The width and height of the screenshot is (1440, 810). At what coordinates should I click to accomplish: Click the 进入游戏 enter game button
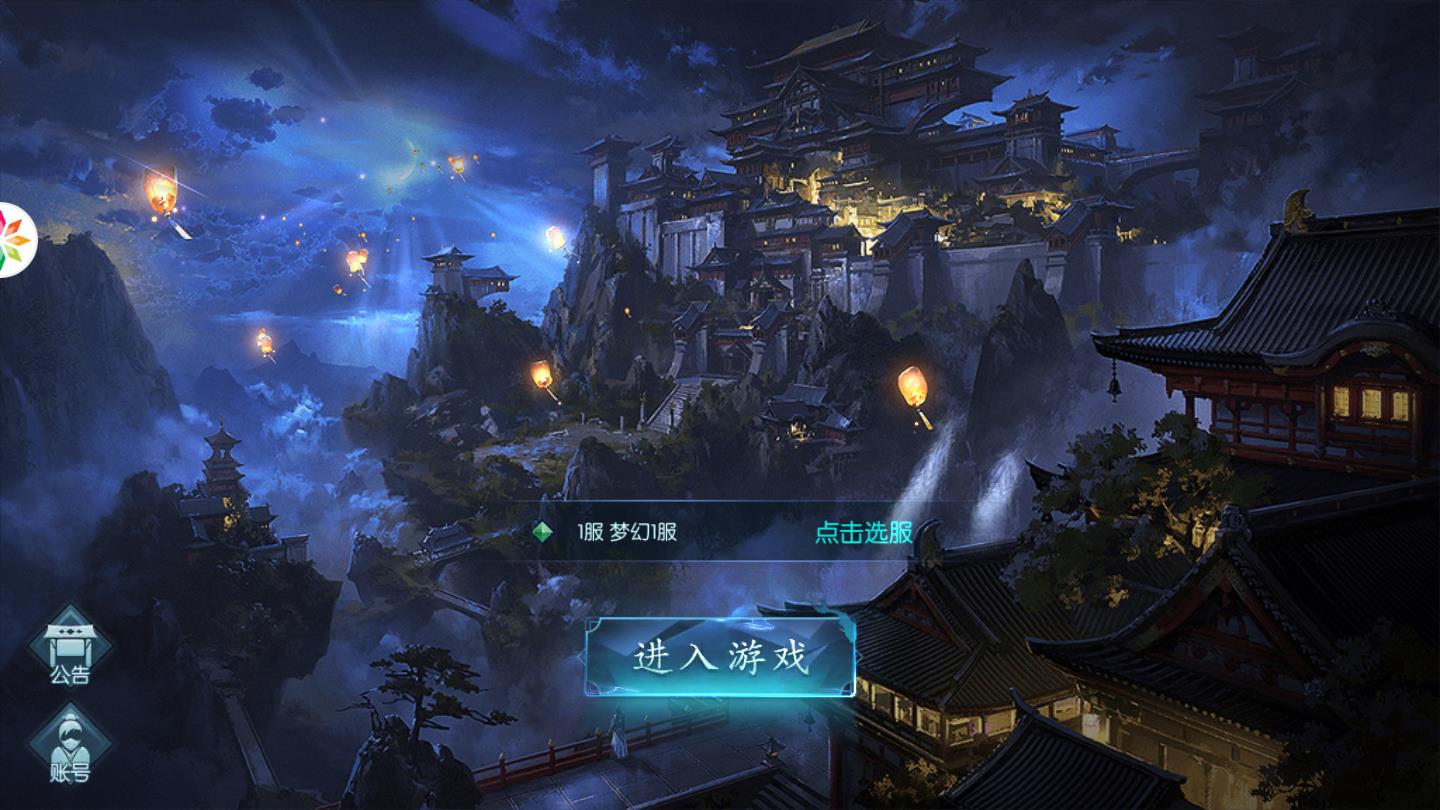(720, 657)
